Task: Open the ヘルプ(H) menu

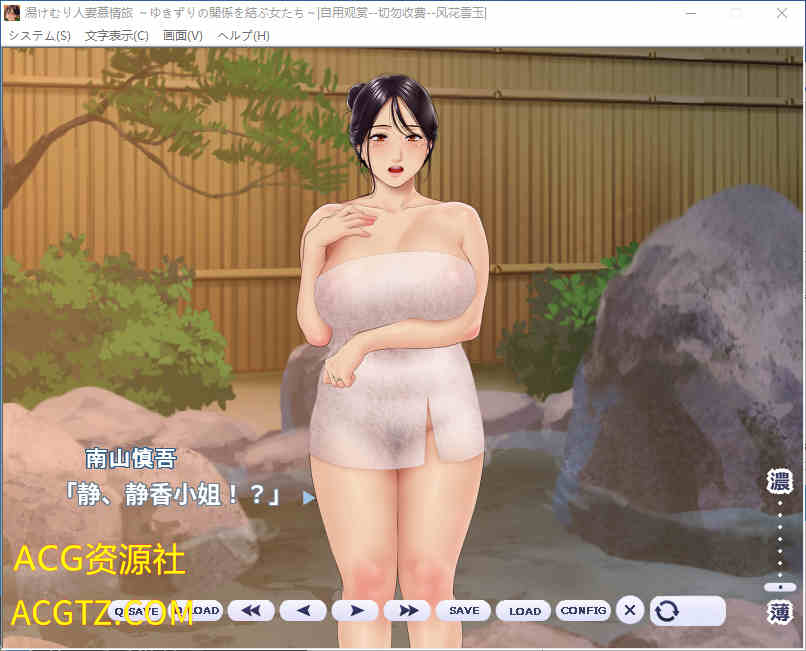Action: coord(243,35)
